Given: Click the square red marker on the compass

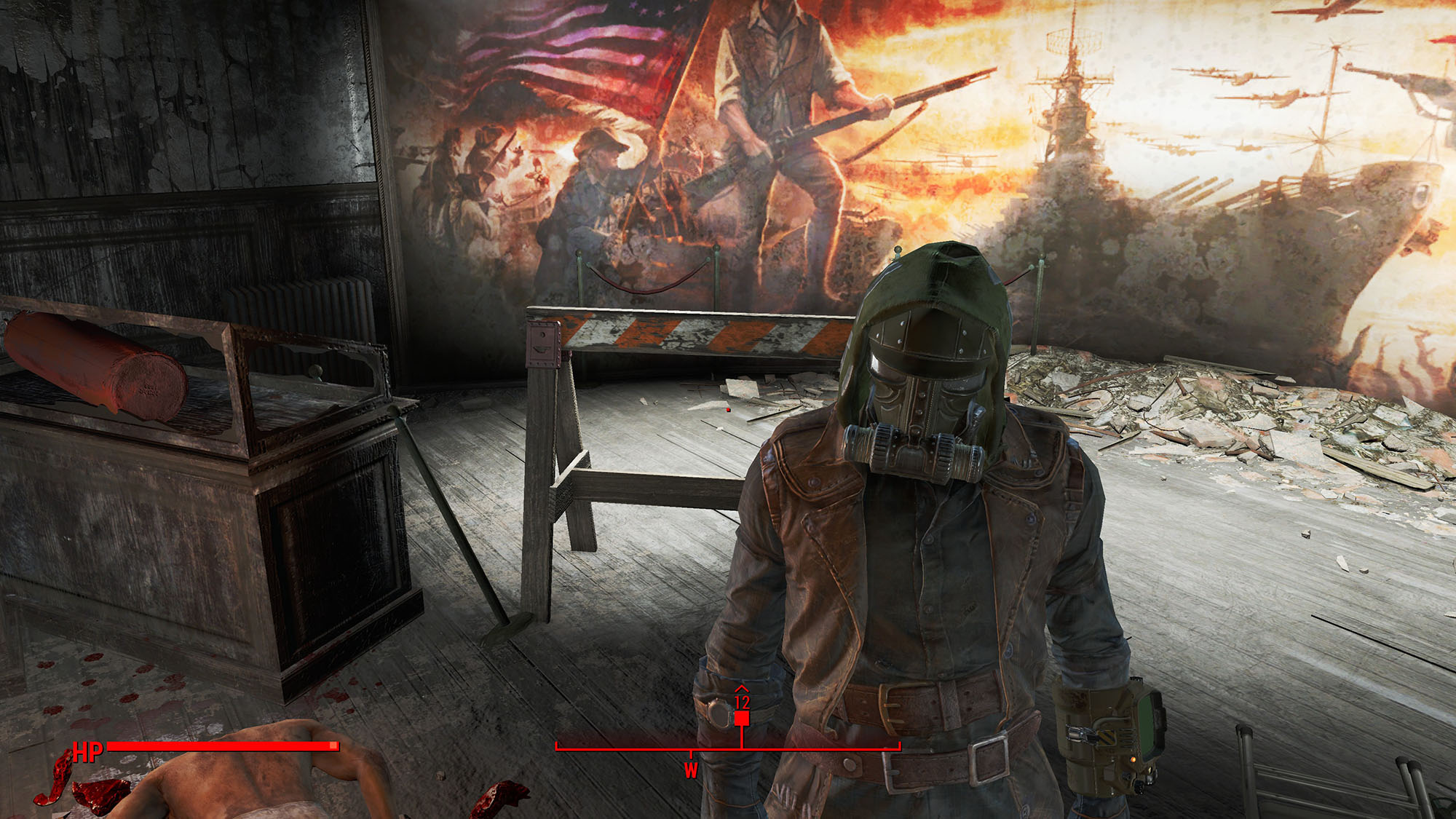Looking at the screenshot, I should (x=741, y=719).
